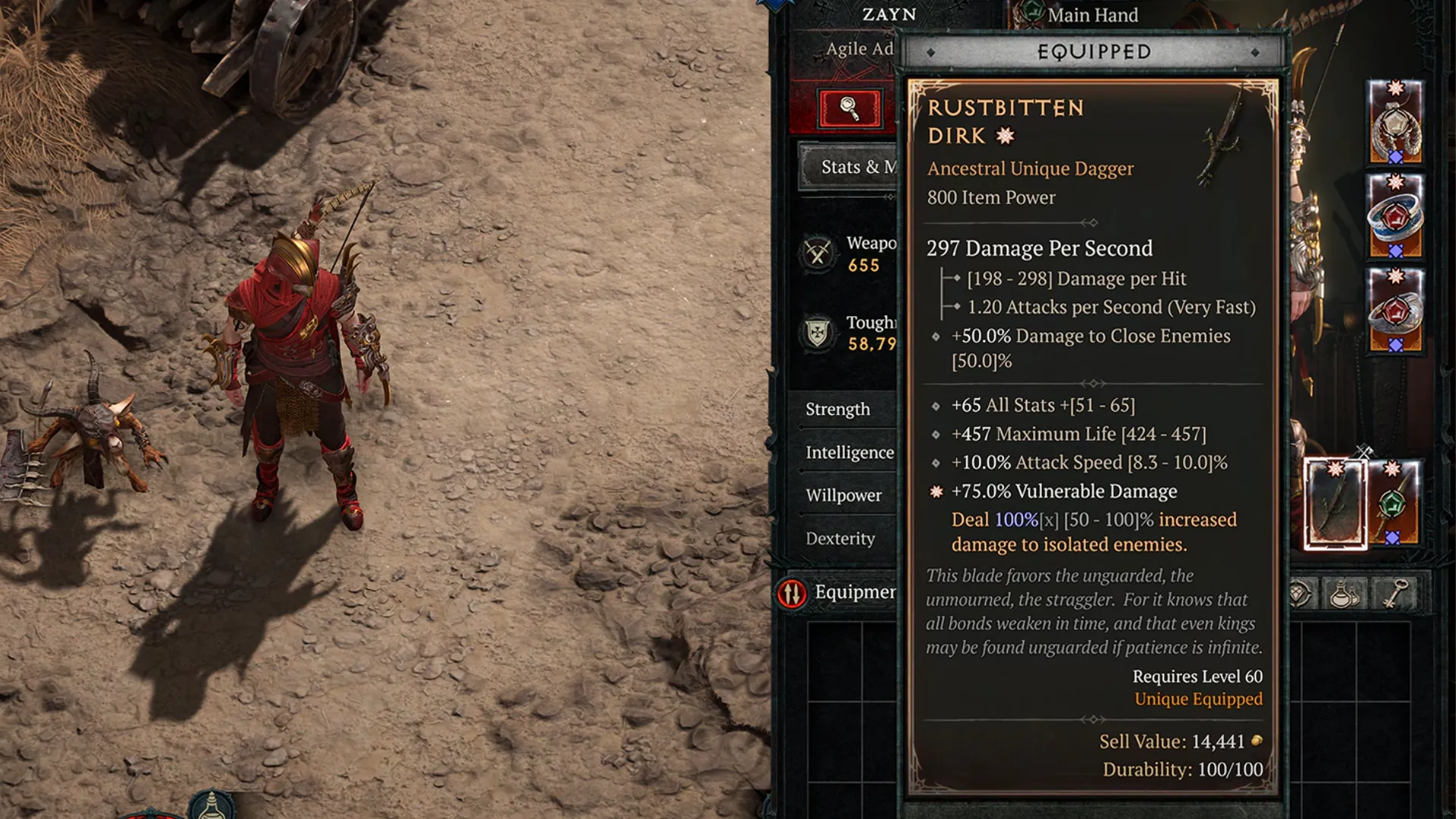Switch to the Stats & Materials tab
Screen dimensions: 1456x819
click(848, 168)
